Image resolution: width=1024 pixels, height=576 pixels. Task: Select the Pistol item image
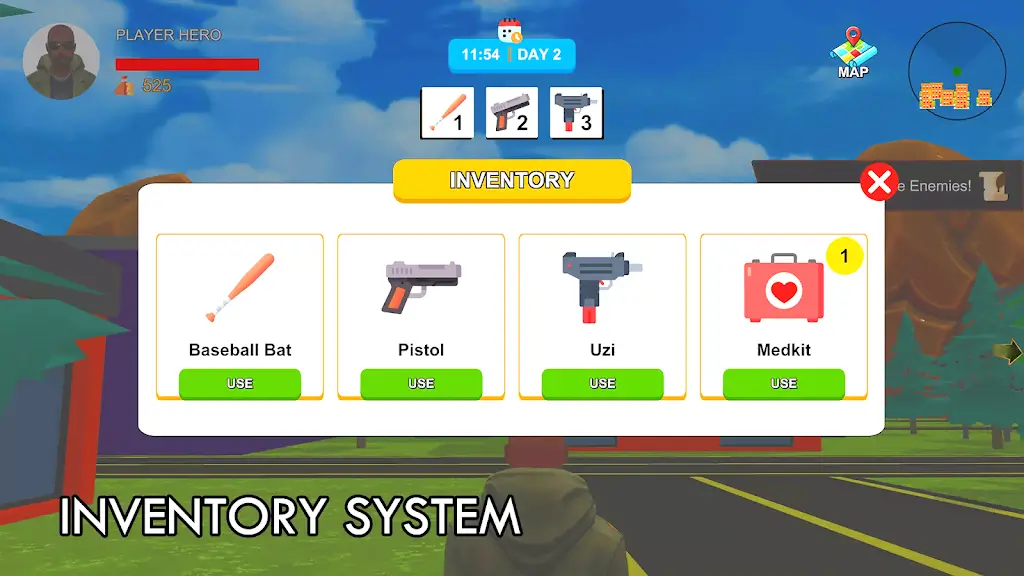pos(421,286)
